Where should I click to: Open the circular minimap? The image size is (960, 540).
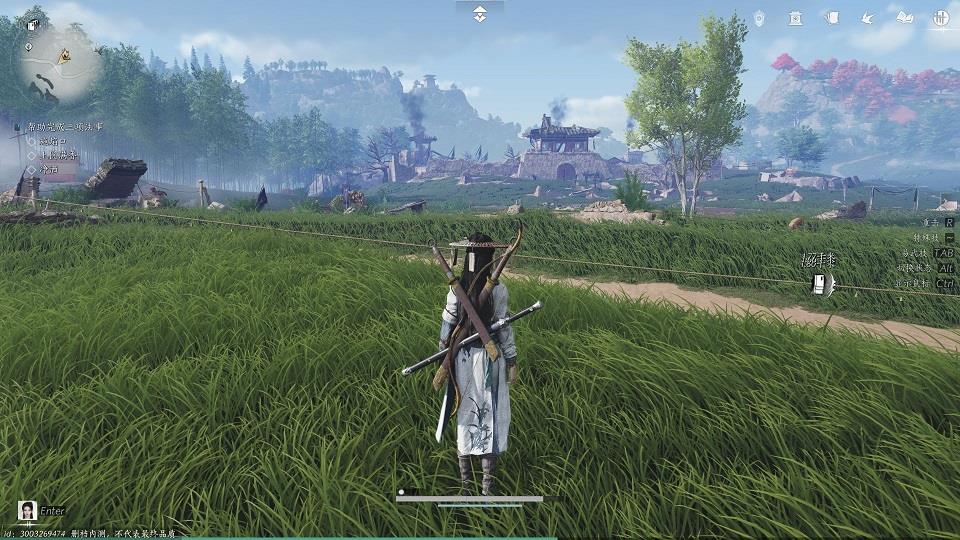point(60,62)
